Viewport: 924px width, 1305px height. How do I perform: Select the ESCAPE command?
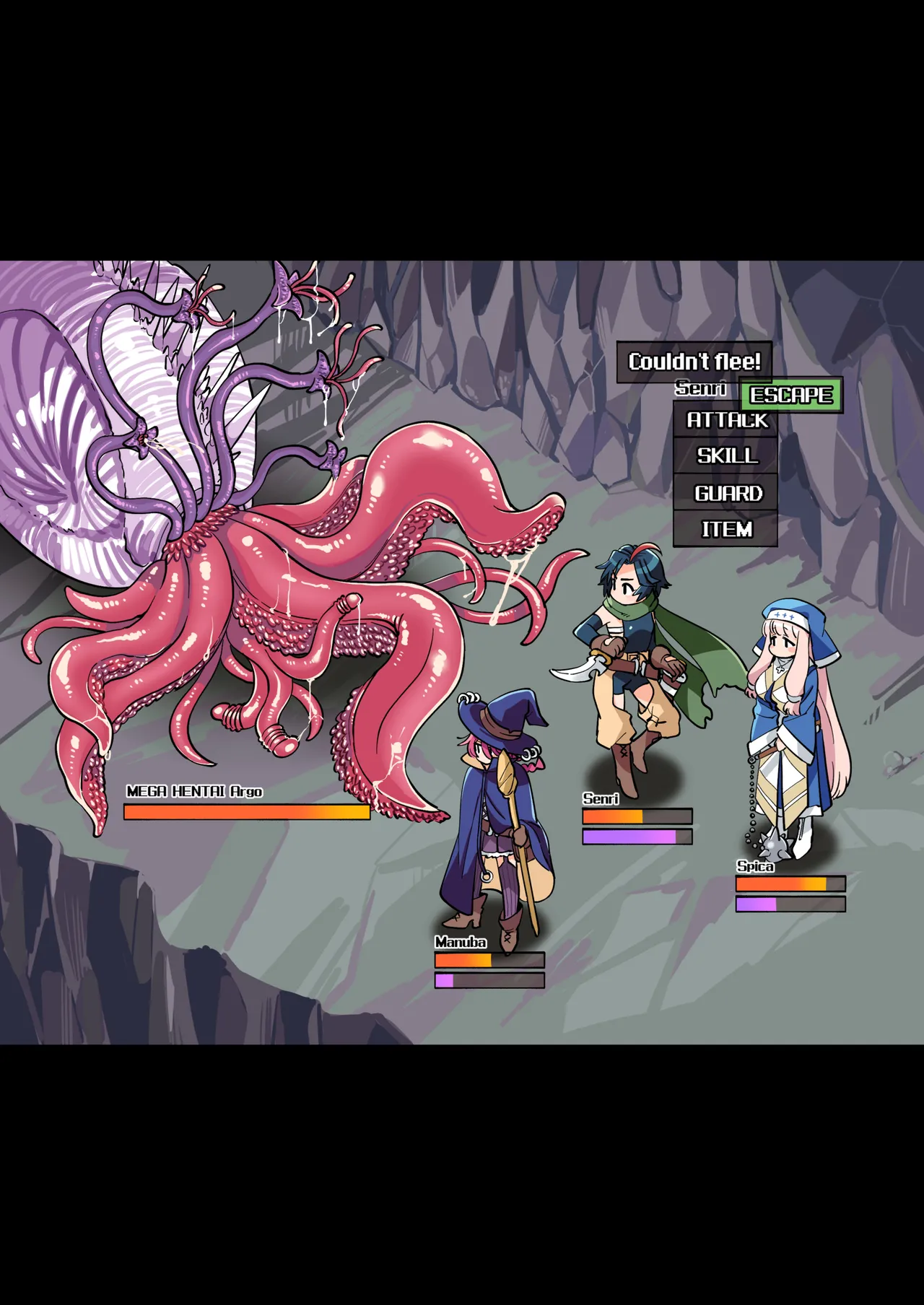click(x=791, y=396)
